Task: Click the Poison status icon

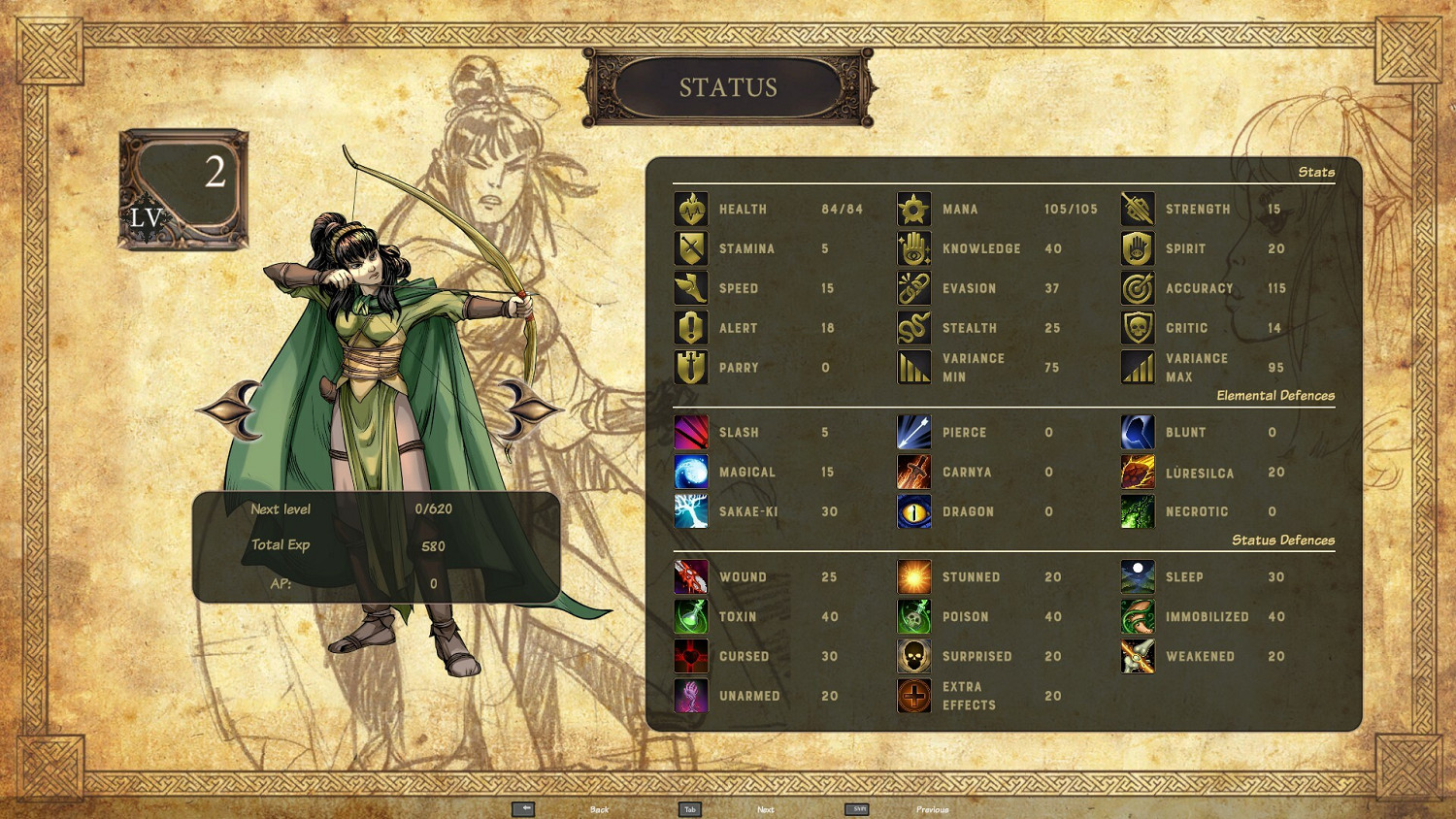Action: 913,616
